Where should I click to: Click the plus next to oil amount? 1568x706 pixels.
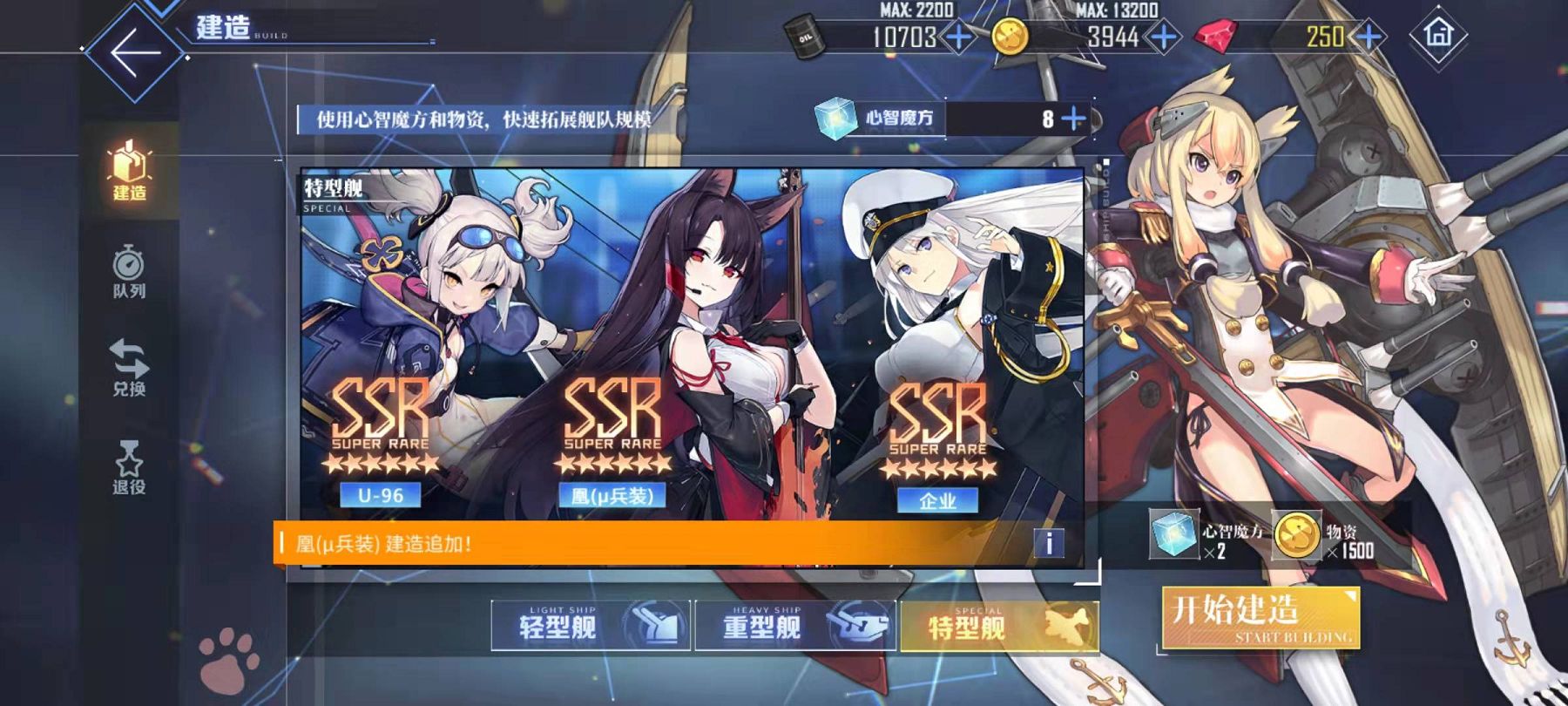pyautogui.click(x=958, y=37)
